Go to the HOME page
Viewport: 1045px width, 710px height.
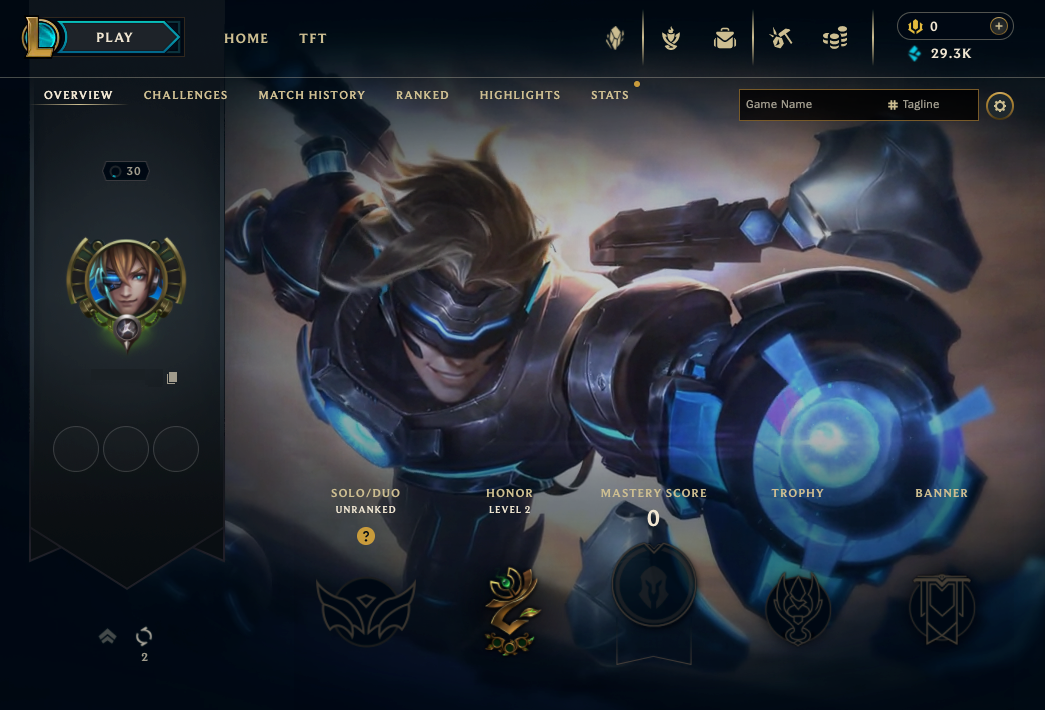pos(246,39)
